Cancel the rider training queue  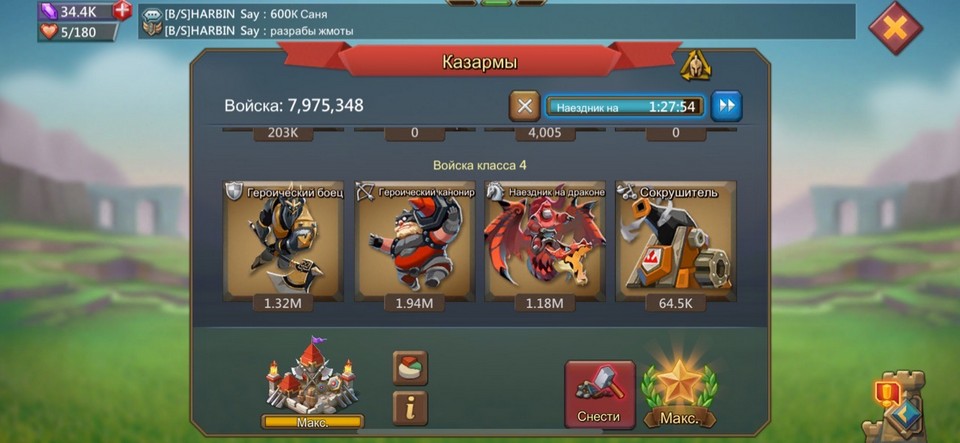coord(524,105)
